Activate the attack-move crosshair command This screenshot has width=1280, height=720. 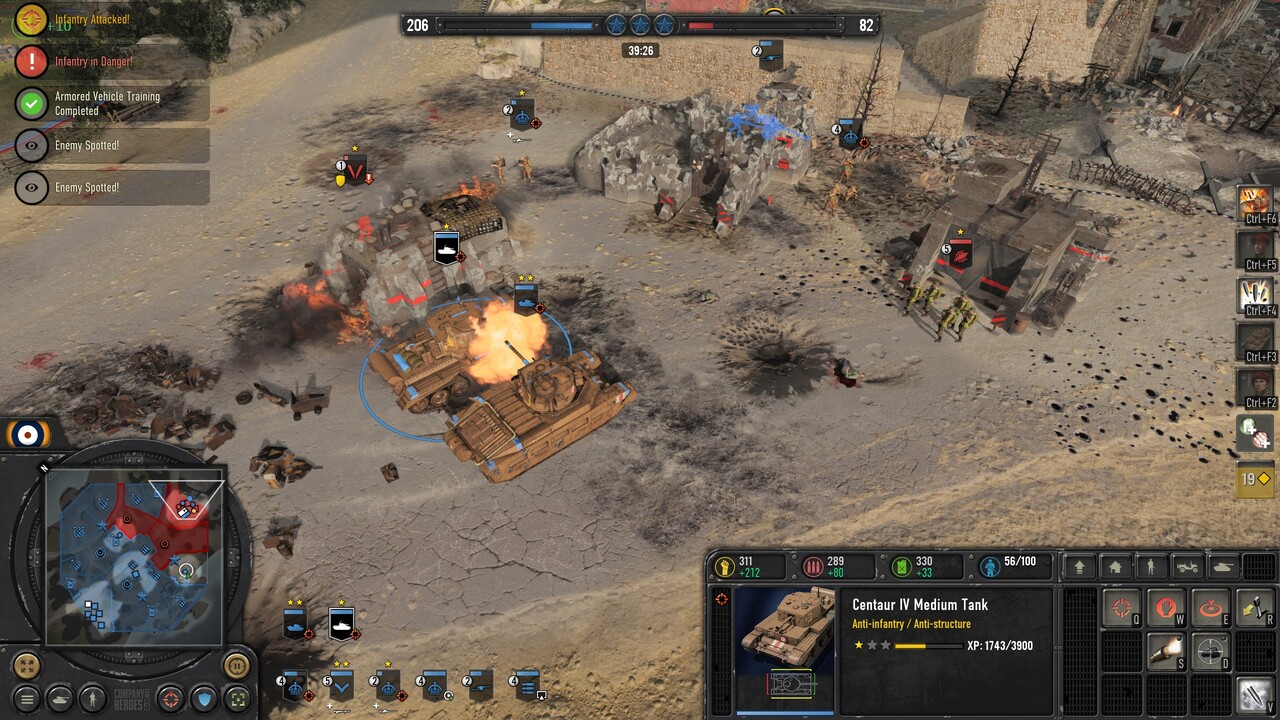(x=1122, y=607)
